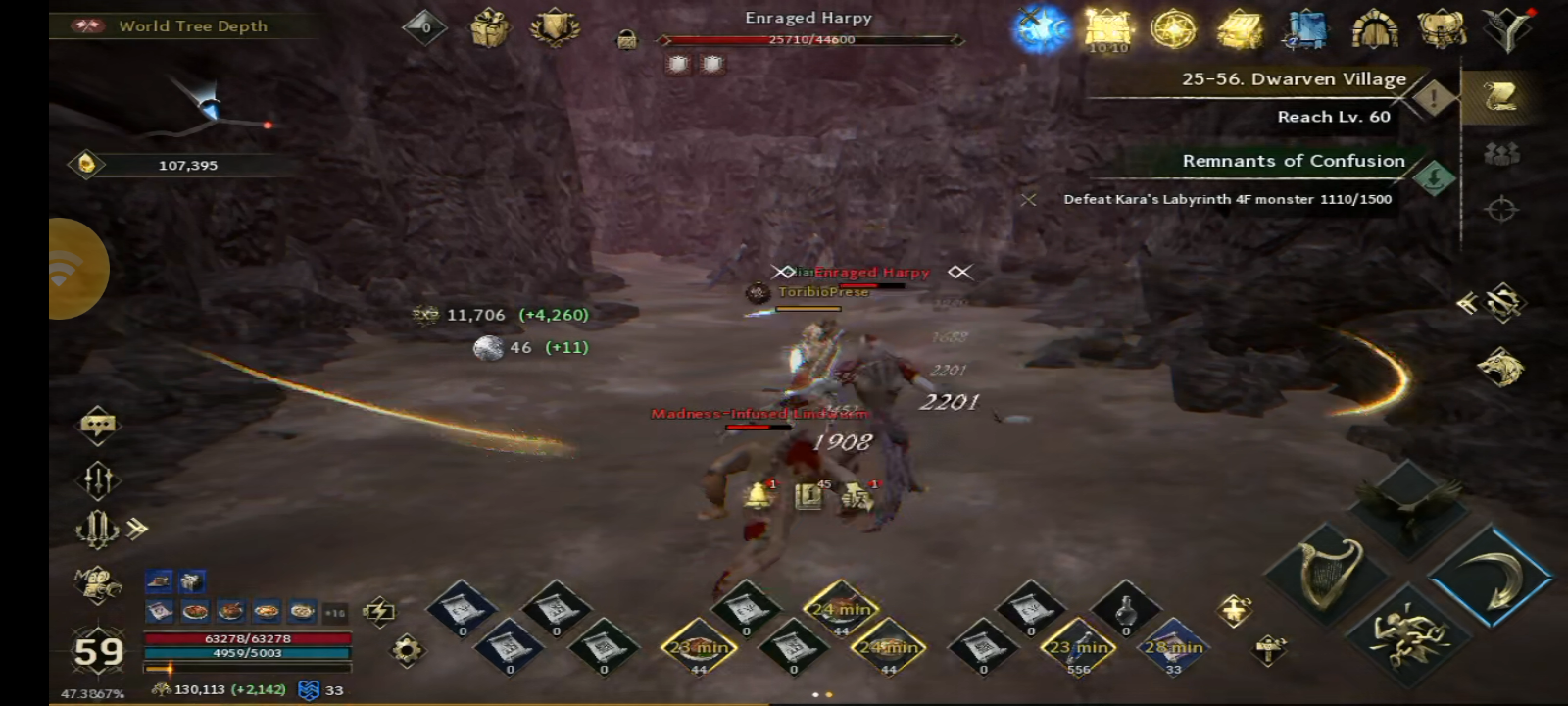Trigger the curved slash attack button
Viewport: 1568px width, 706px height.
[x=1491, y=576]
